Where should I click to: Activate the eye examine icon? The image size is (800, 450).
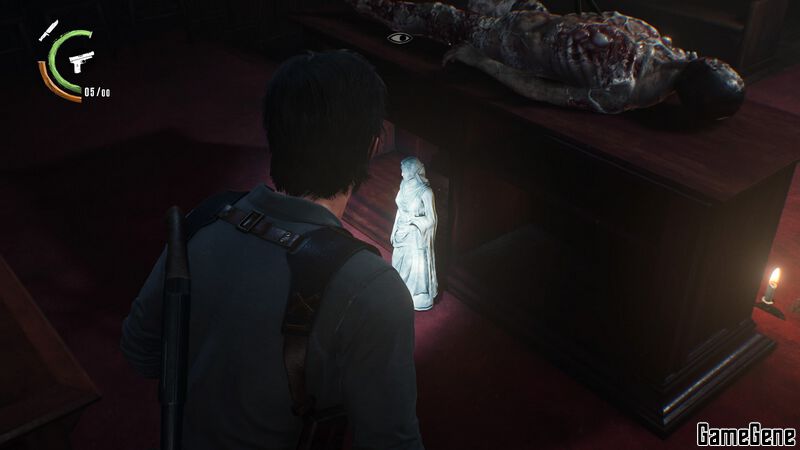pyautogui.click(x=400, y=38)
